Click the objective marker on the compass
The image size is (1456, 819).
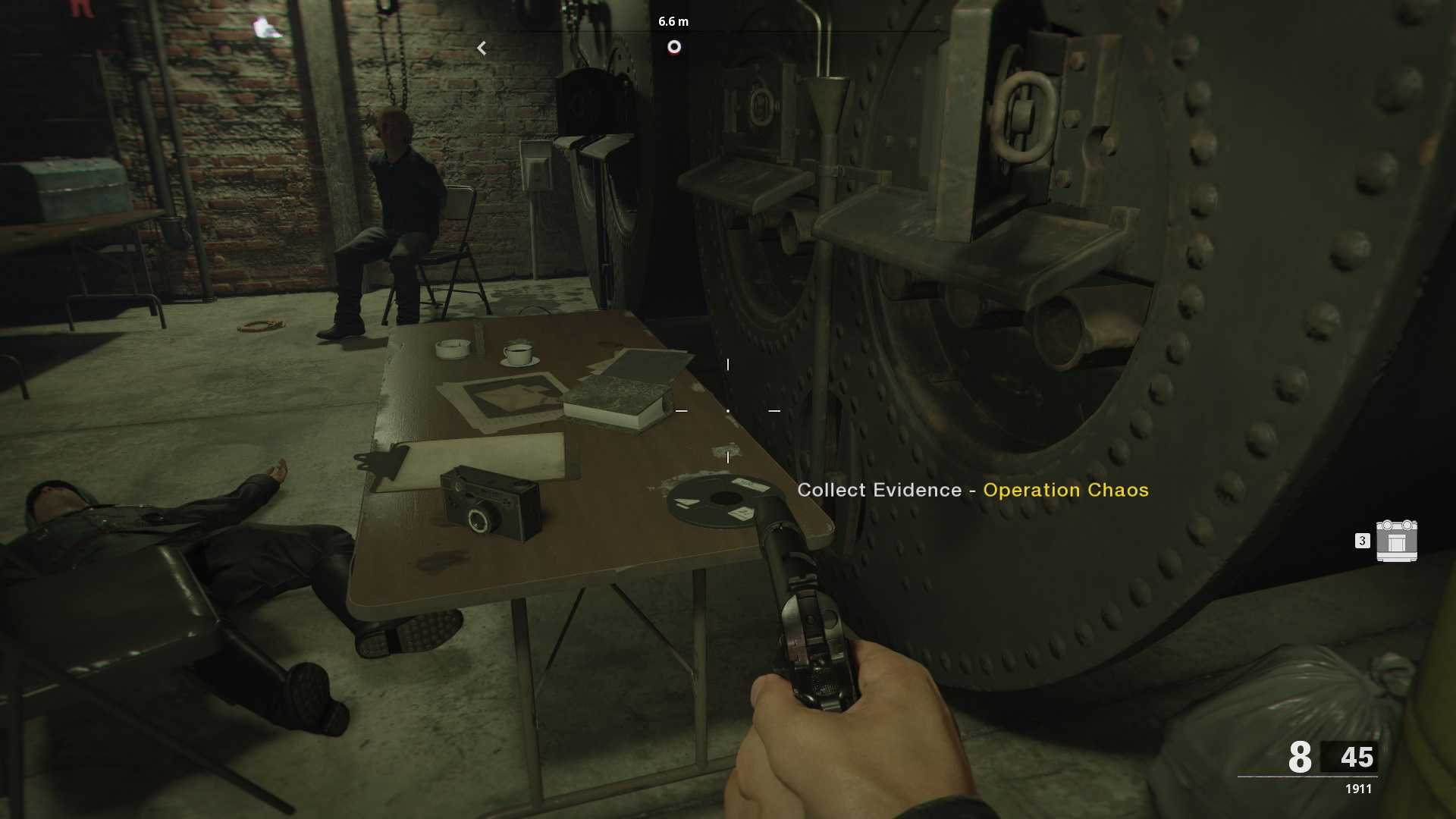(673, 48)
